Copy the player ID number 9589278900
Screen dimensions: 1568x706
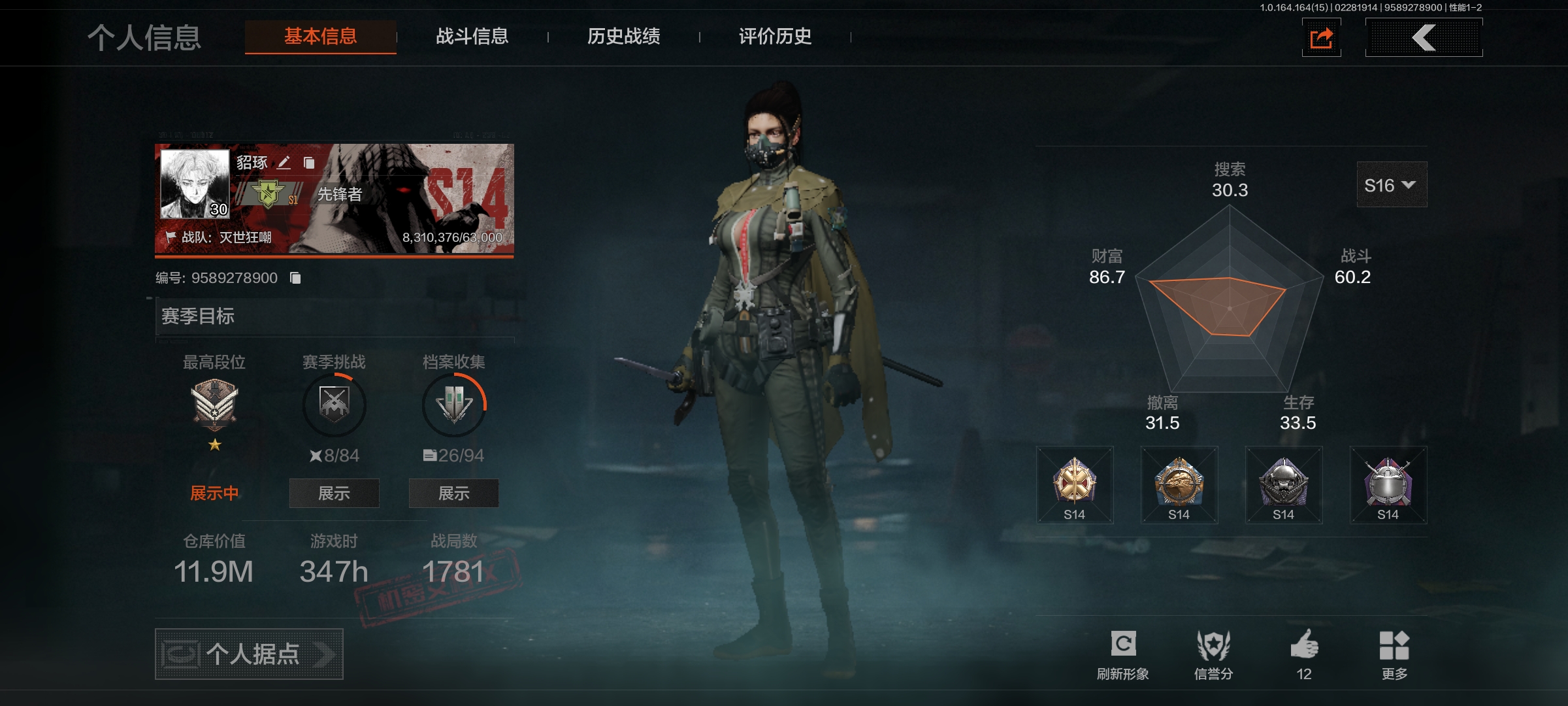point(295,278)
